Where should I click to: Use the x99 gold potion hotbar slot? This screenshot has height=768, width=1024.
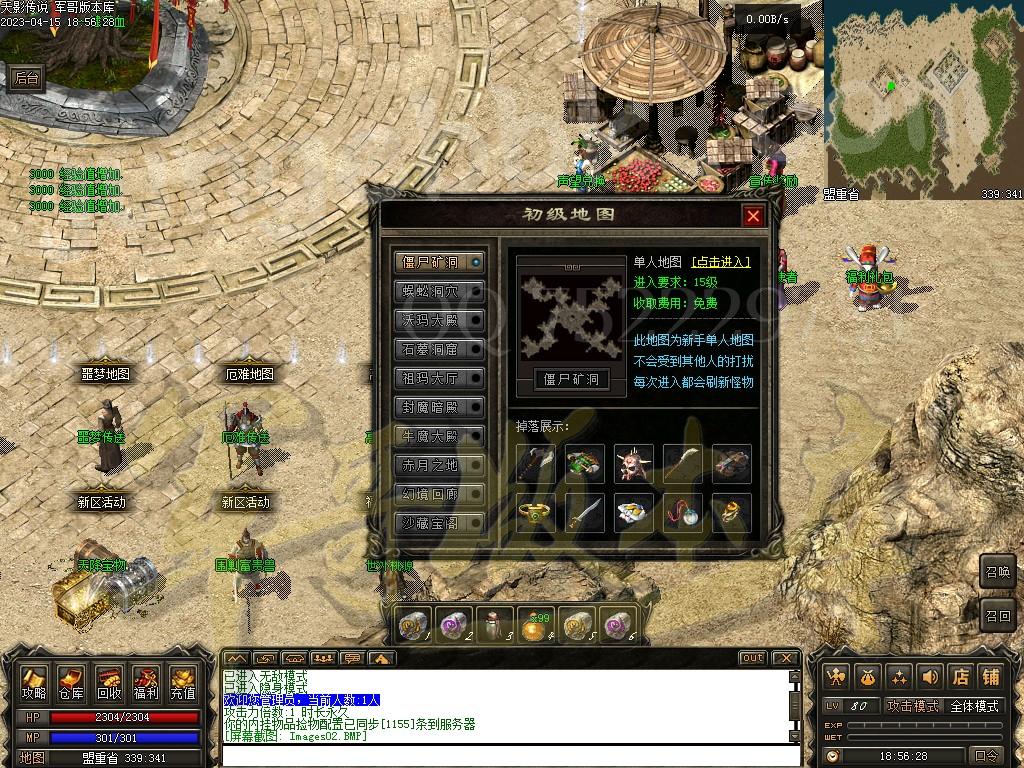pos(537,625)
